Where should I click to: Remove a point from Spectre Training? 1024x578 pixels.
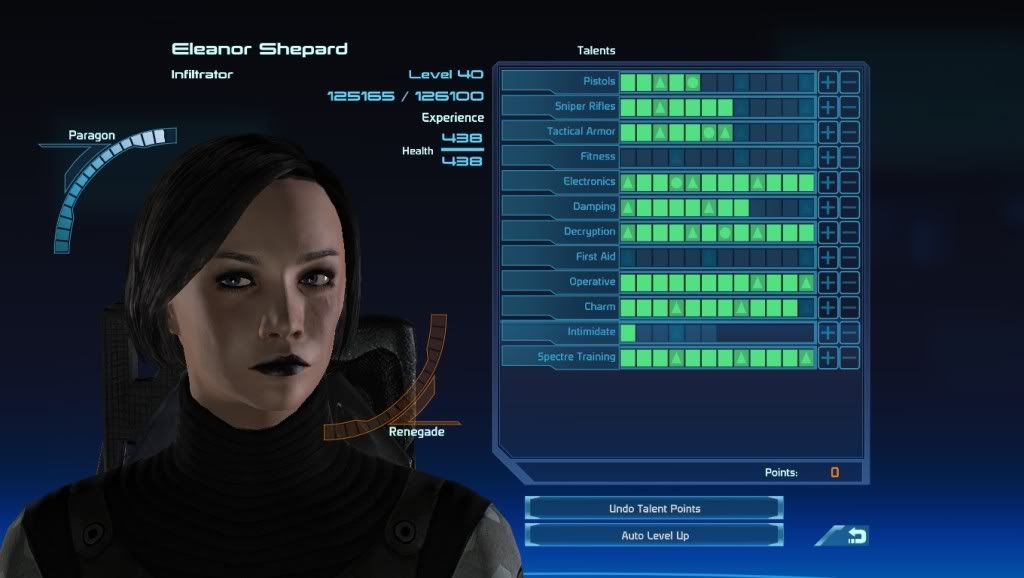click(x=849, y=357)
